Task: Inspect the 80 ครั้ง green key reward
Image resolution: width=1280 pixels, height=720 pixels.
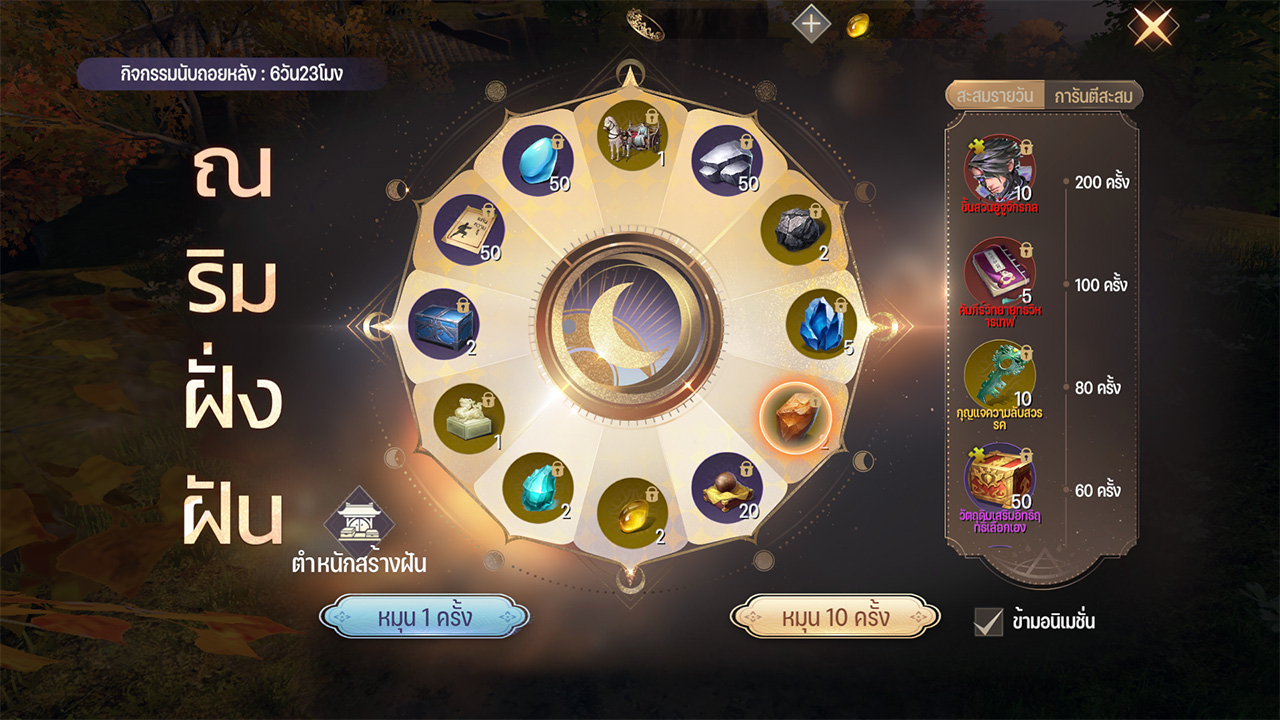Action: tap(999, 377)
